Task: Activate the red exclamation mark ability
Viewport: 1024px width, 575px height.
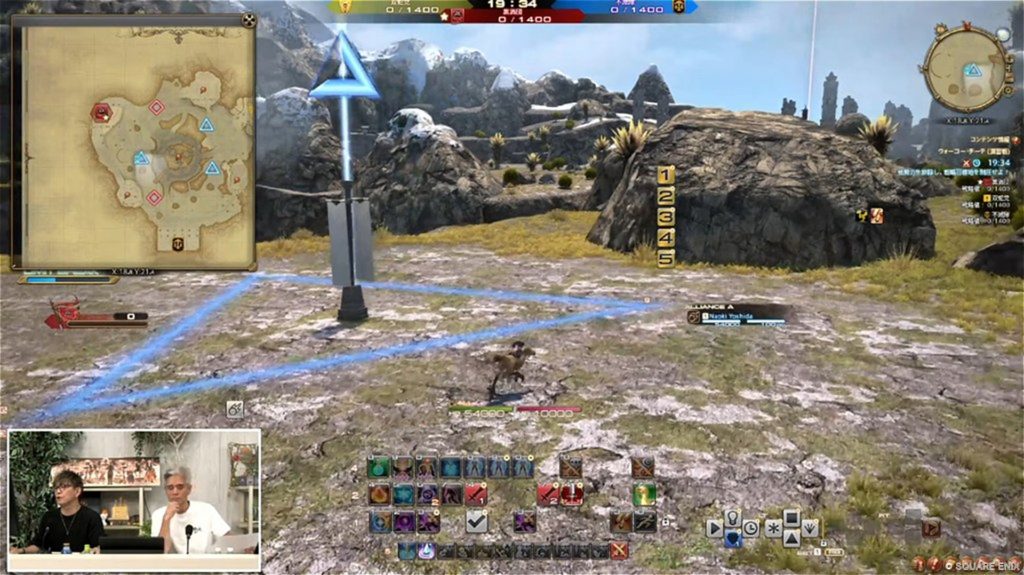Action: pos(572,494)
